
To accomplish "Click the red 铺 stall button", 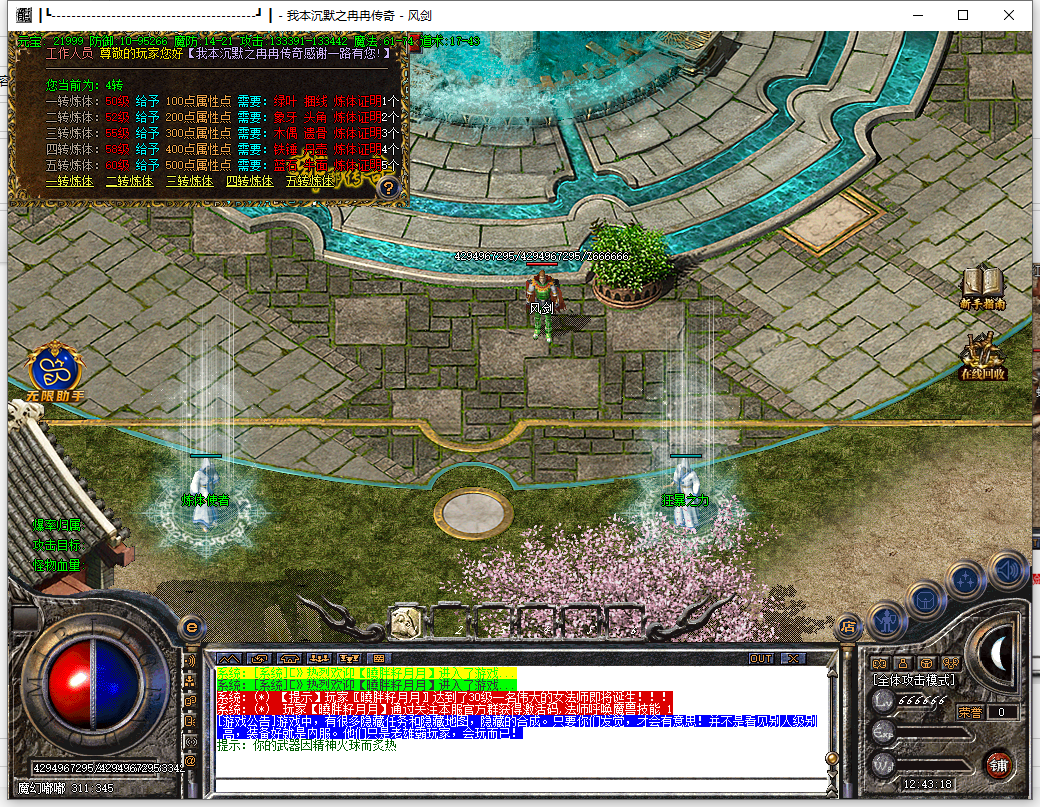I will [x=997, y=765].
